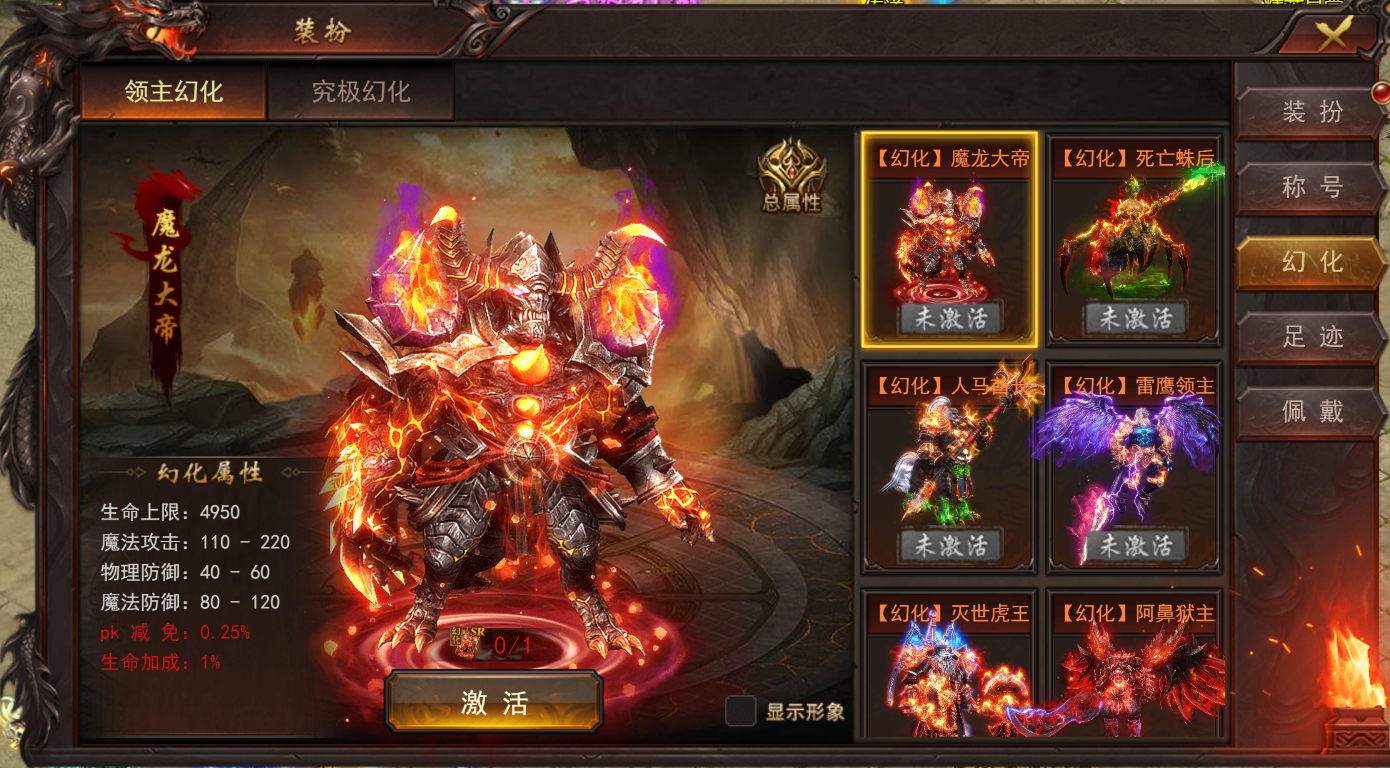The image size is (1390, 768).
Task: Show the 足迹 footprints section
Action: click(1311, 337)
